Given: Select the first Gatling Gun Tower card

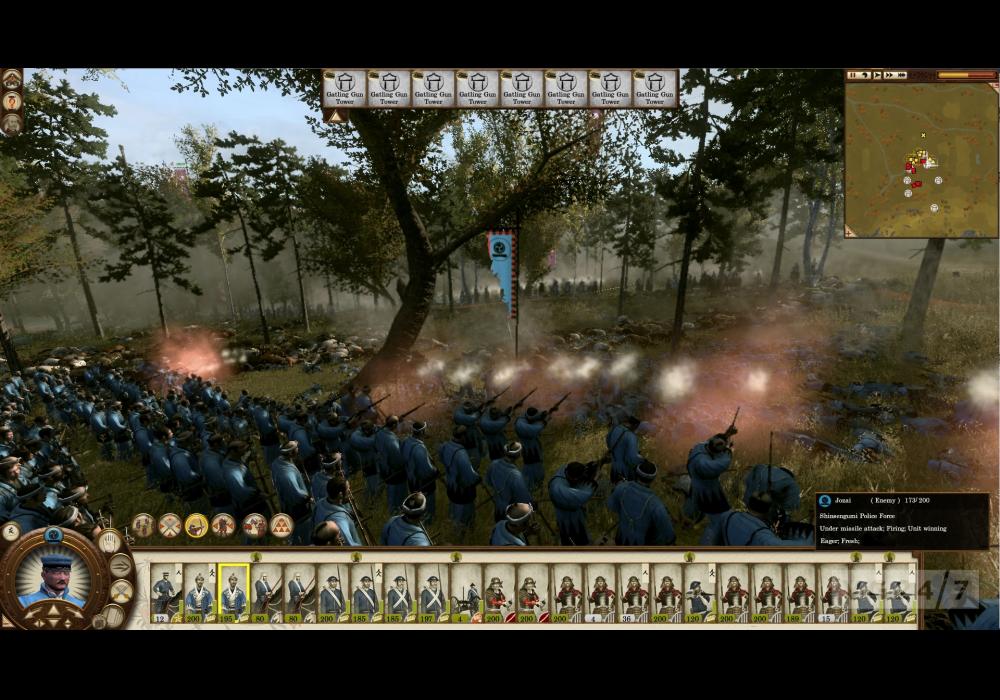Looking at the screenshot, I should tap(344, 88).
